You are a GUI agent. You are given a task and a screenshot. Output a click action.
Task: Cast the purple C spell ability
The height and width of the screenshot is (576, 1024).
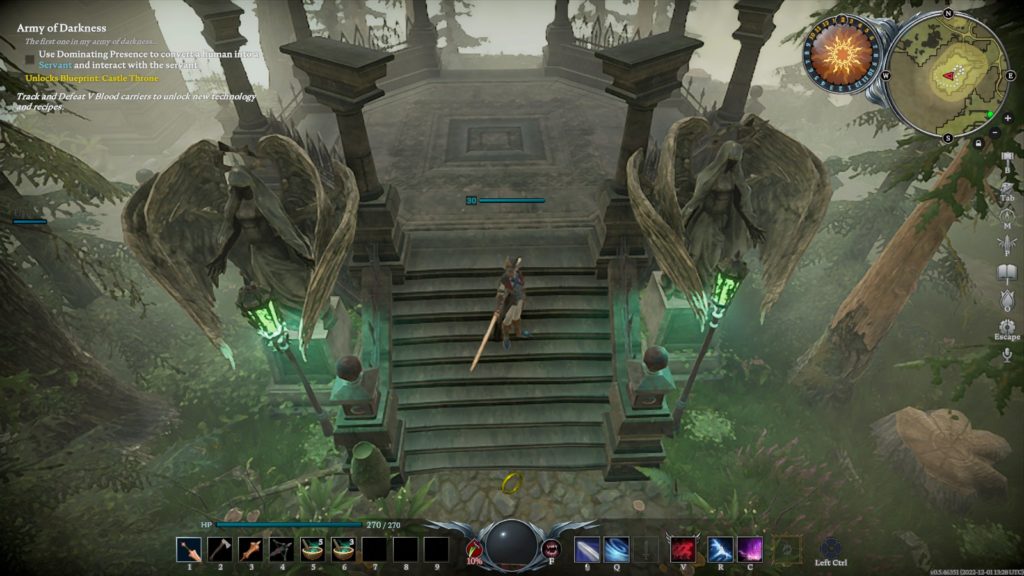click(750, 549)
